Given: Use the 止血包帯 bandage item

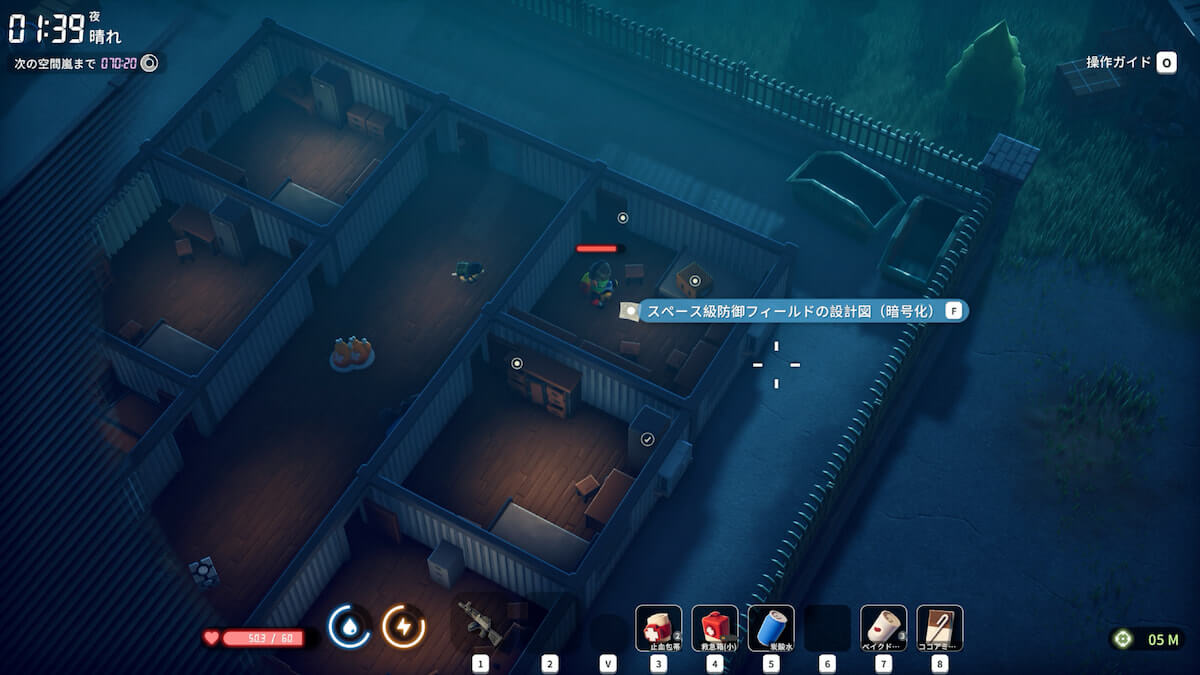Looking at the screenshot, I should (x=659, y=628).
